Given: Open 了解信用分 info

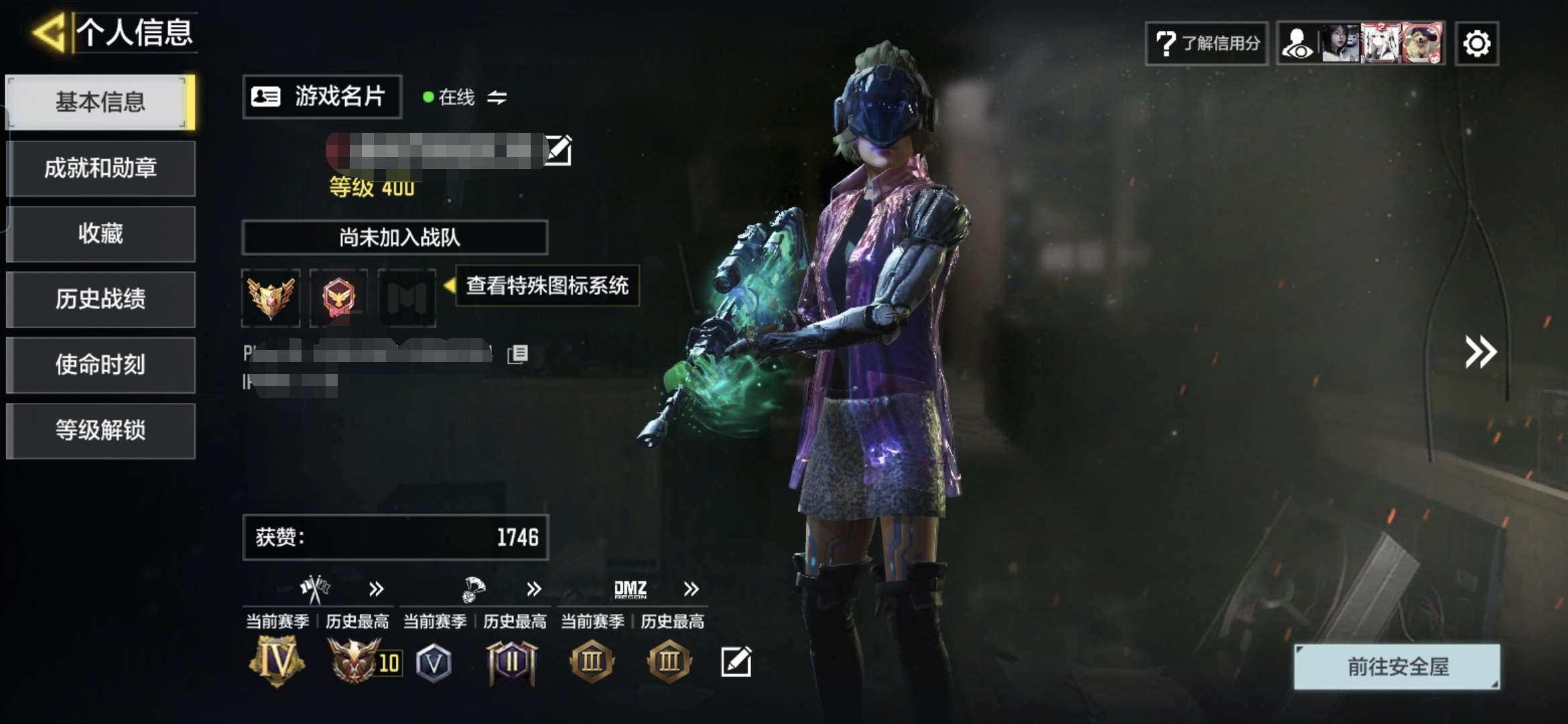Looking at the screenshot, I should 1207,44.
